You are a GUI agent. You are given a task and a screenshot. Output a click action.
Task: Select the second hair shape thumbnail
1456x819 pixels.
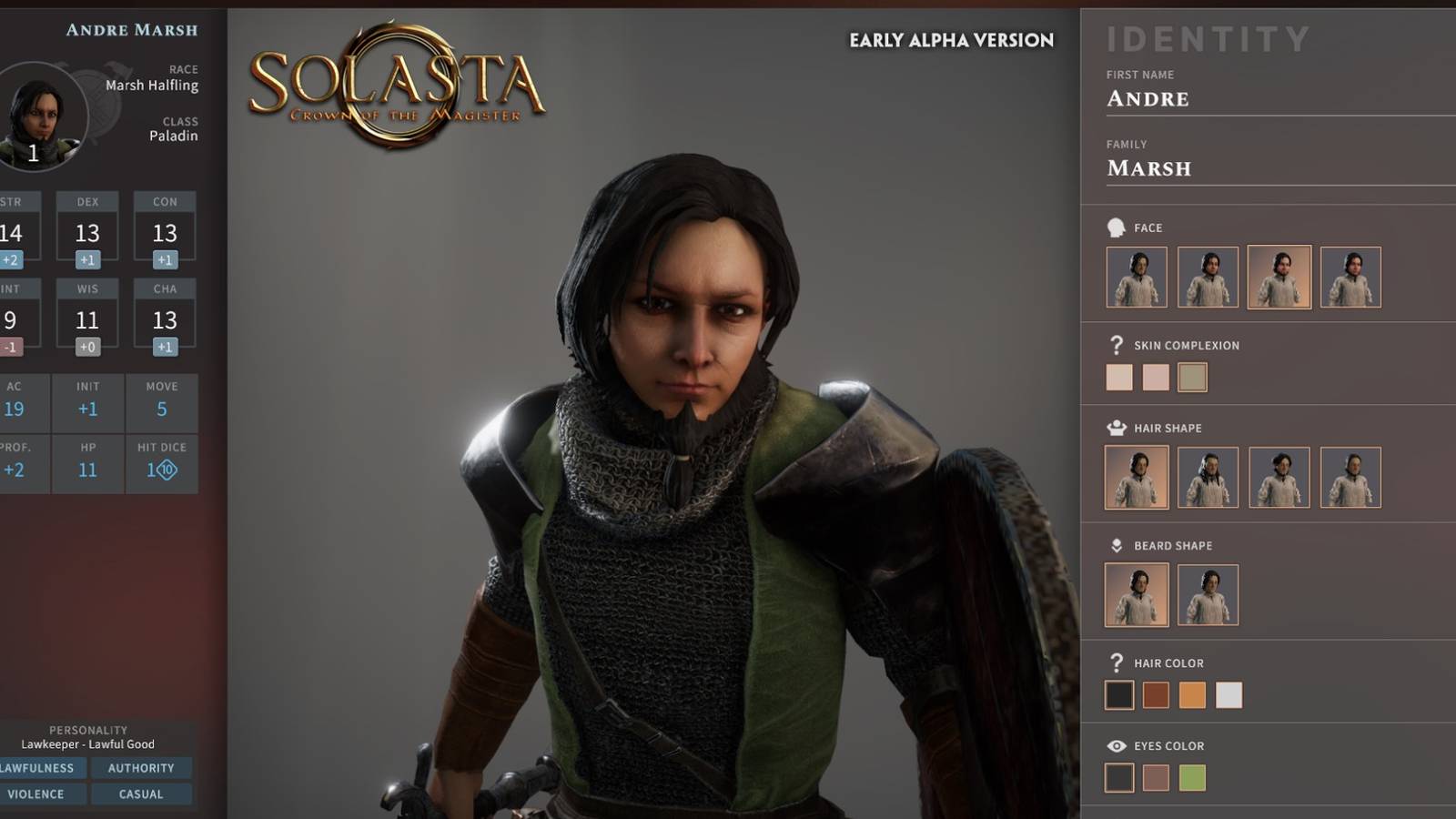(1208, 477)
